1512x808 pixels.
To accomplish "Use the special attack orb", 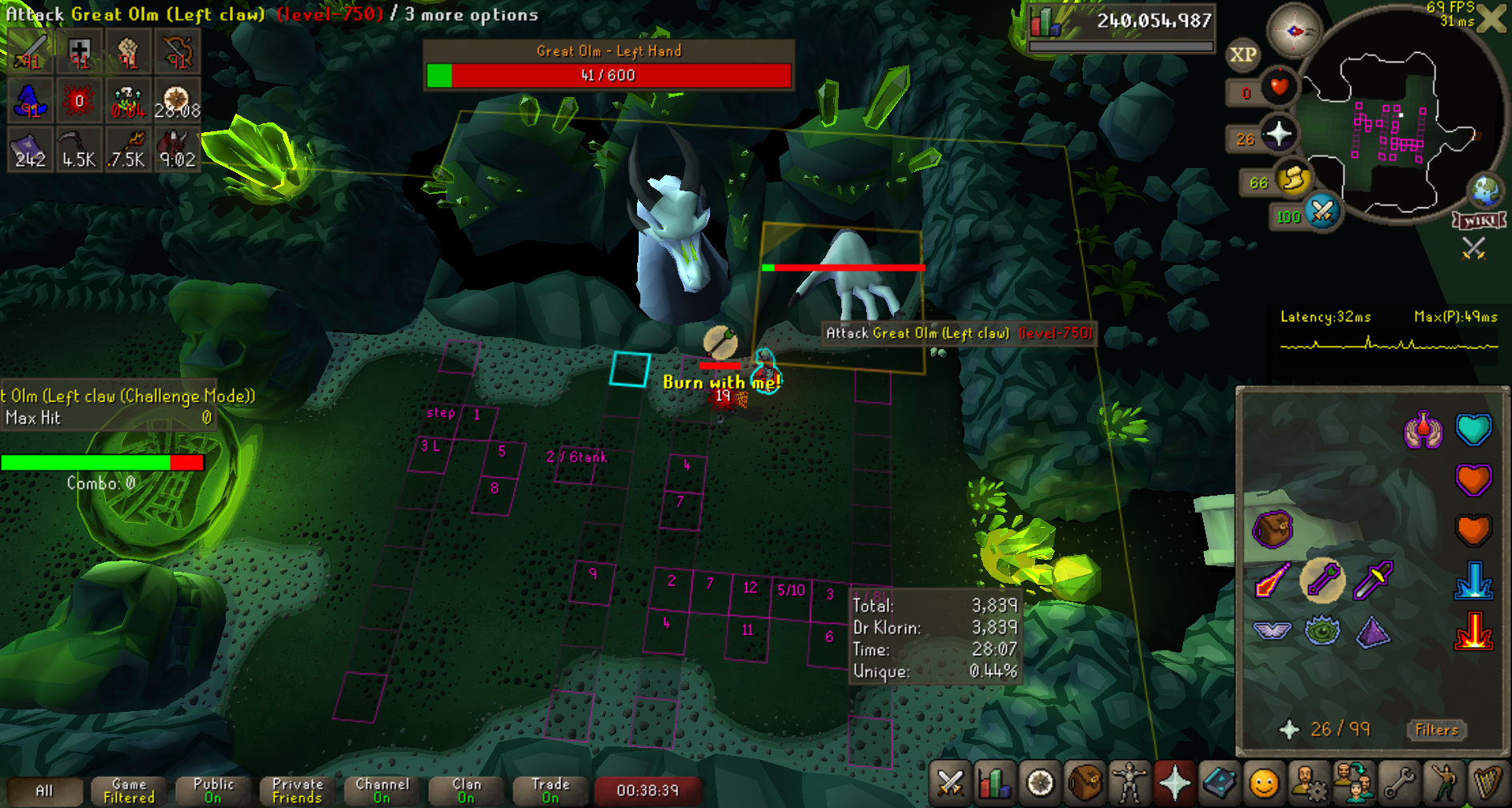I will click(x=1322, y=212).
